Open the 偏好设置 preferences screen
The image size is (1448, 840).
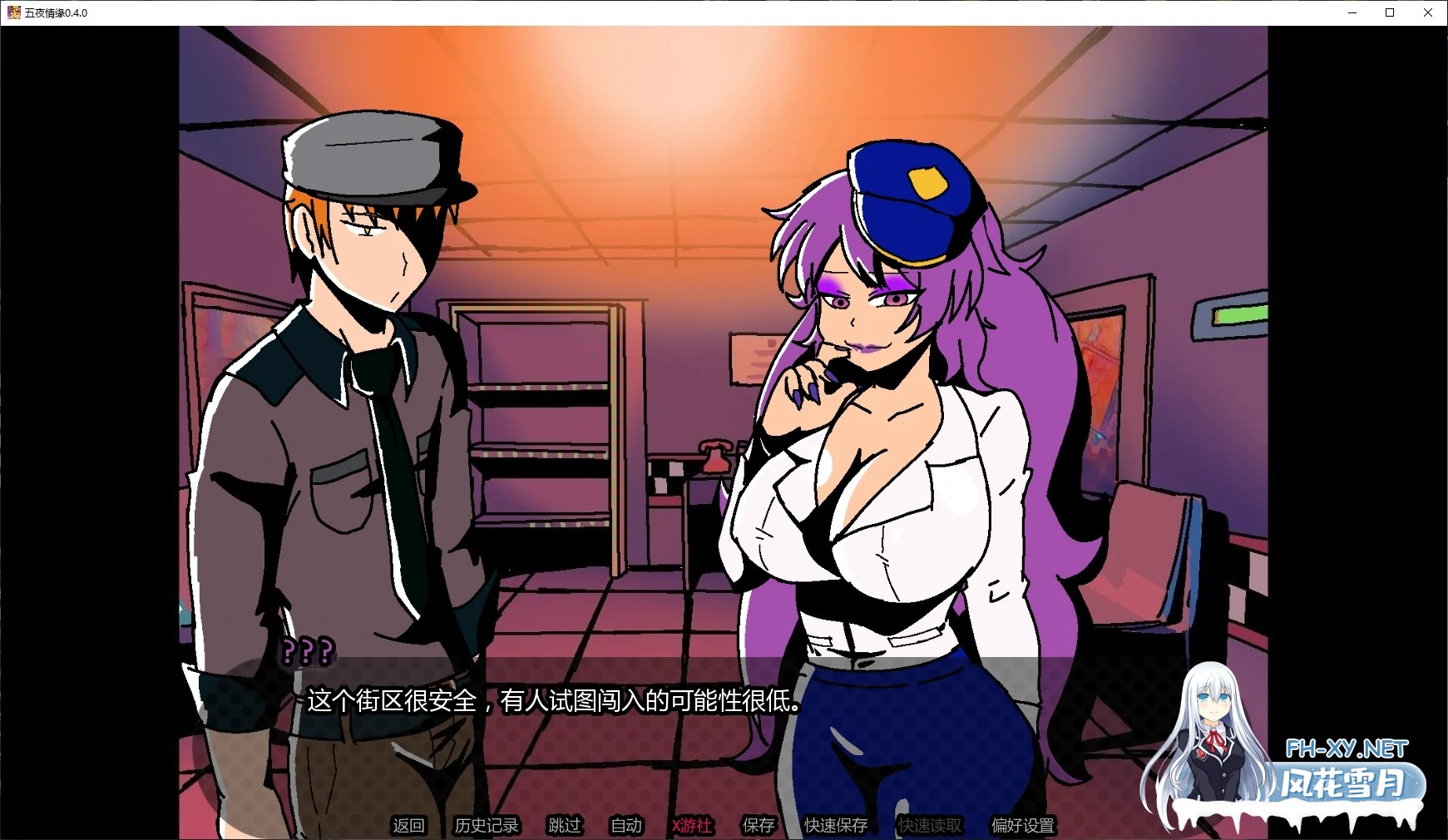[1022, 826]
